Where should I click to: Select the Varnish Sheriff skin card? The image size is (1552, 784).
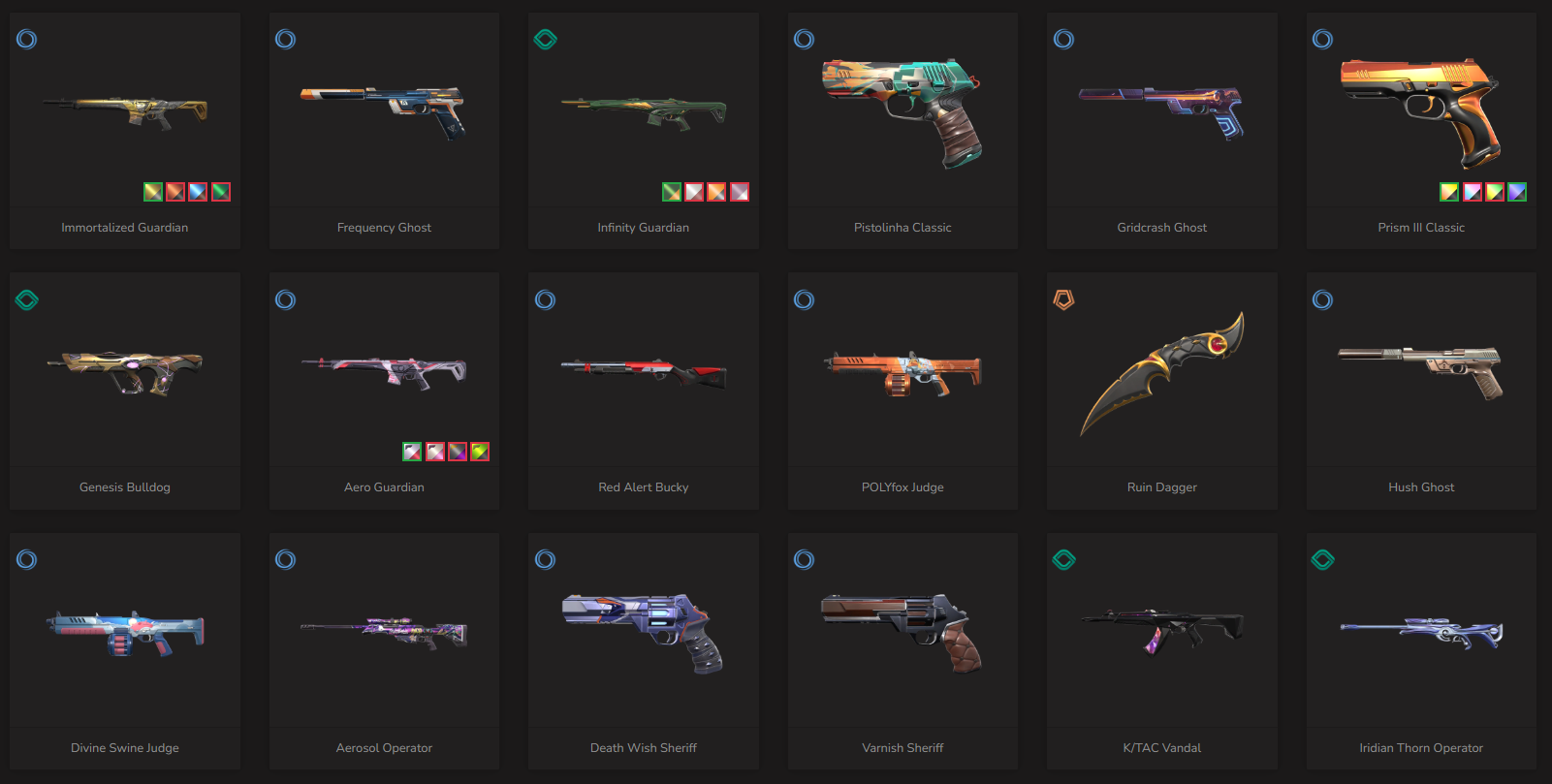tap(903, 638)
